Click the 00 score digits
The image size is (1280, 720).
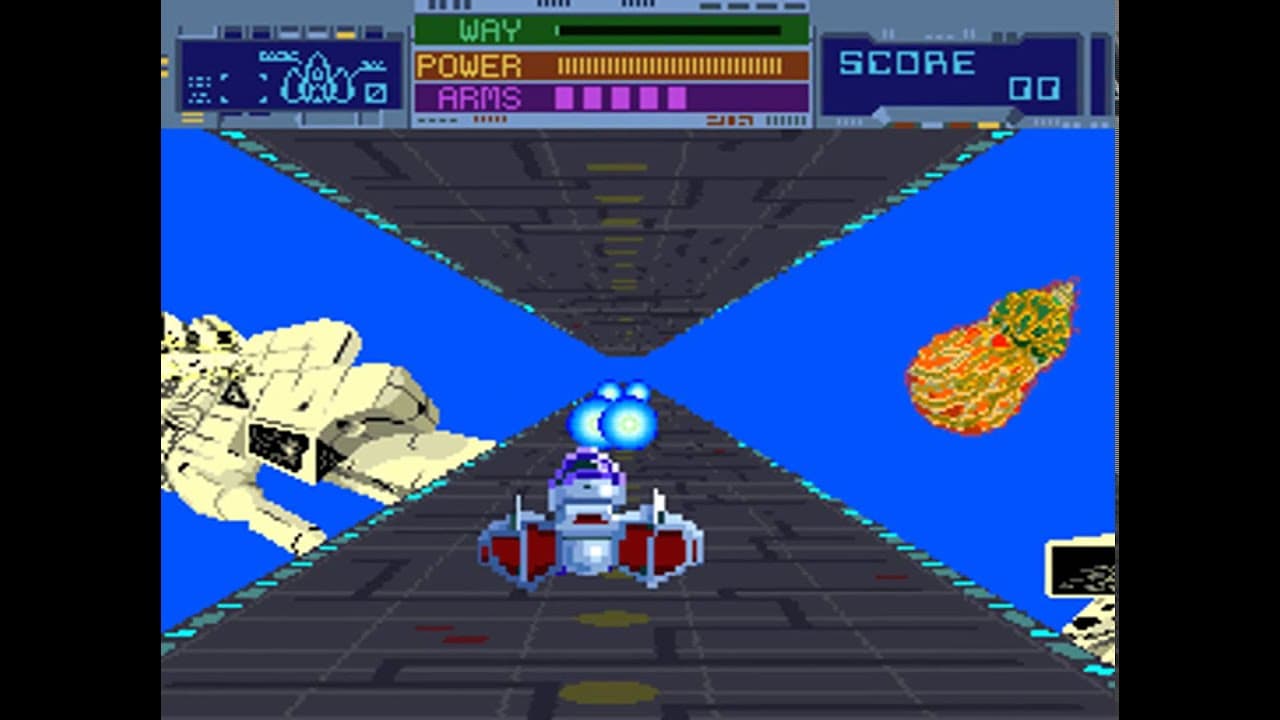(x=1035, y=88)
